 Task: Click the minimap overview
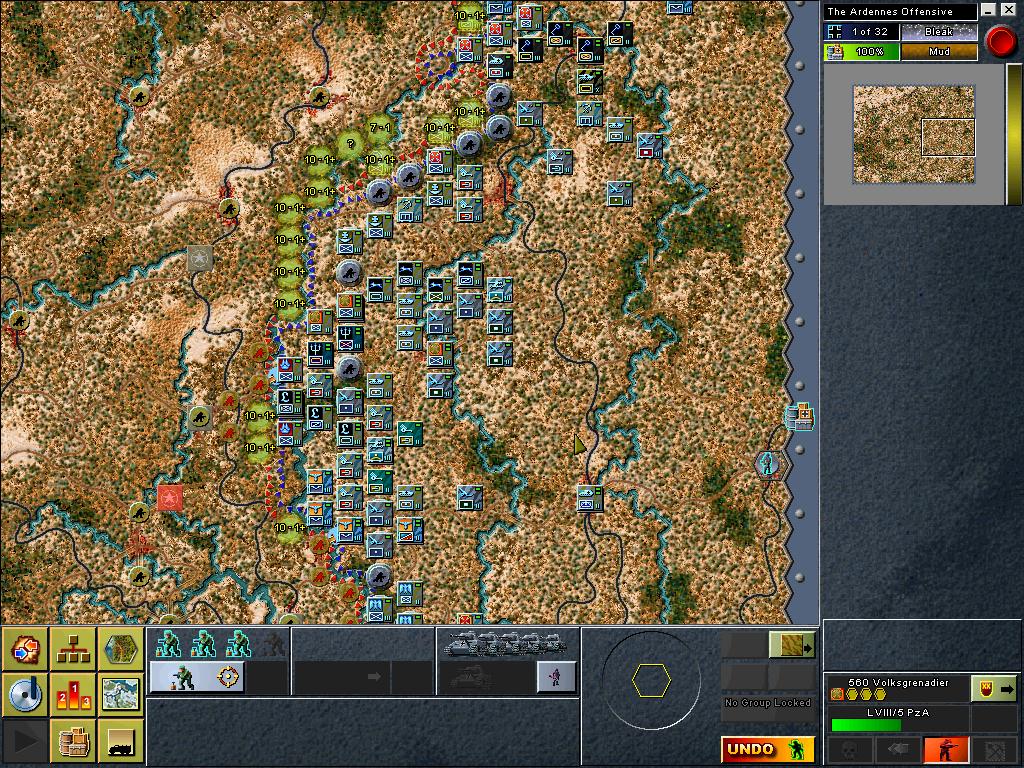click(x=913, y=134)
